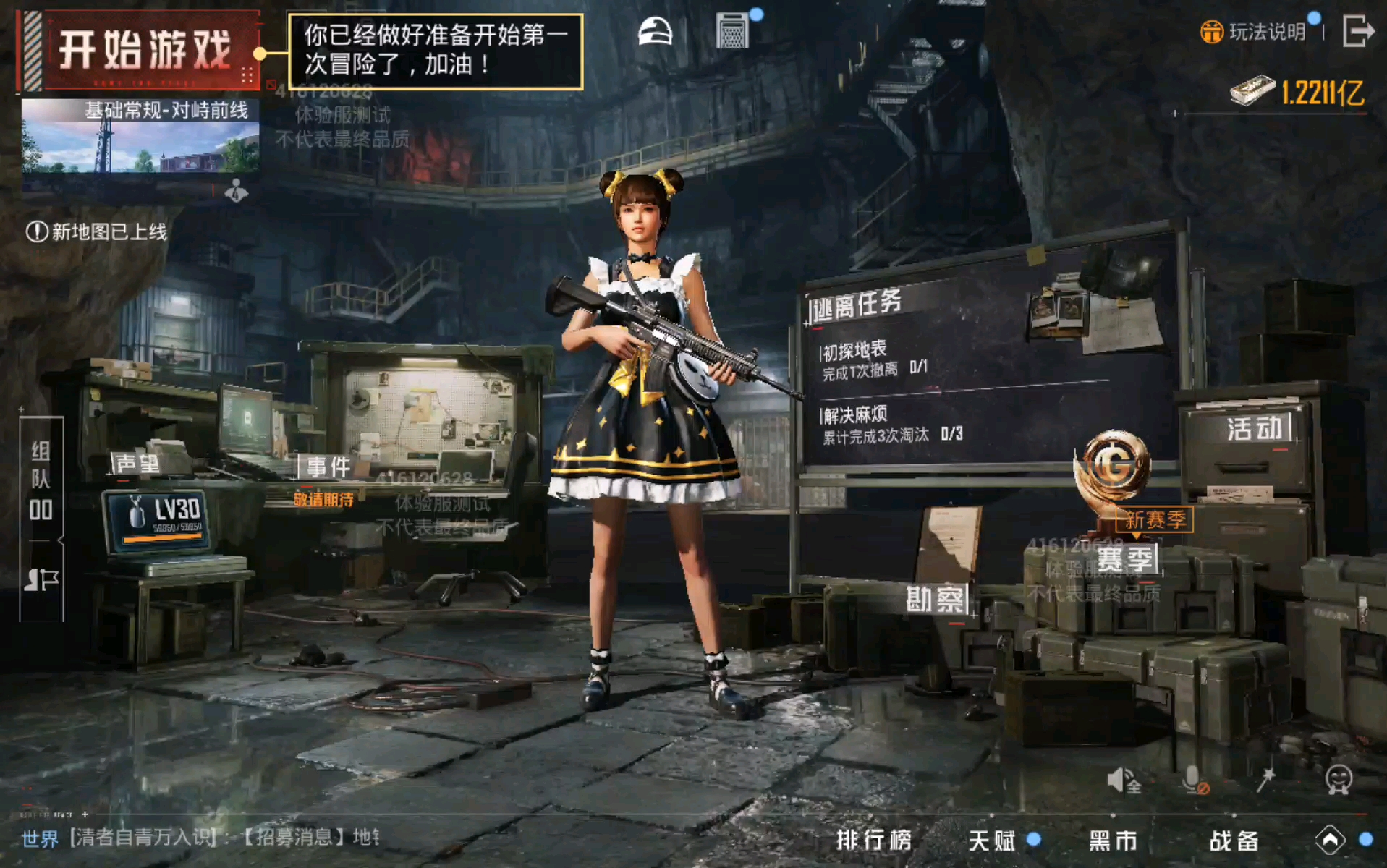Open the 天赋 talents menu
The height and width of the screenshot is (868, 1387).
pyautogui.click(x=992, y=840)
